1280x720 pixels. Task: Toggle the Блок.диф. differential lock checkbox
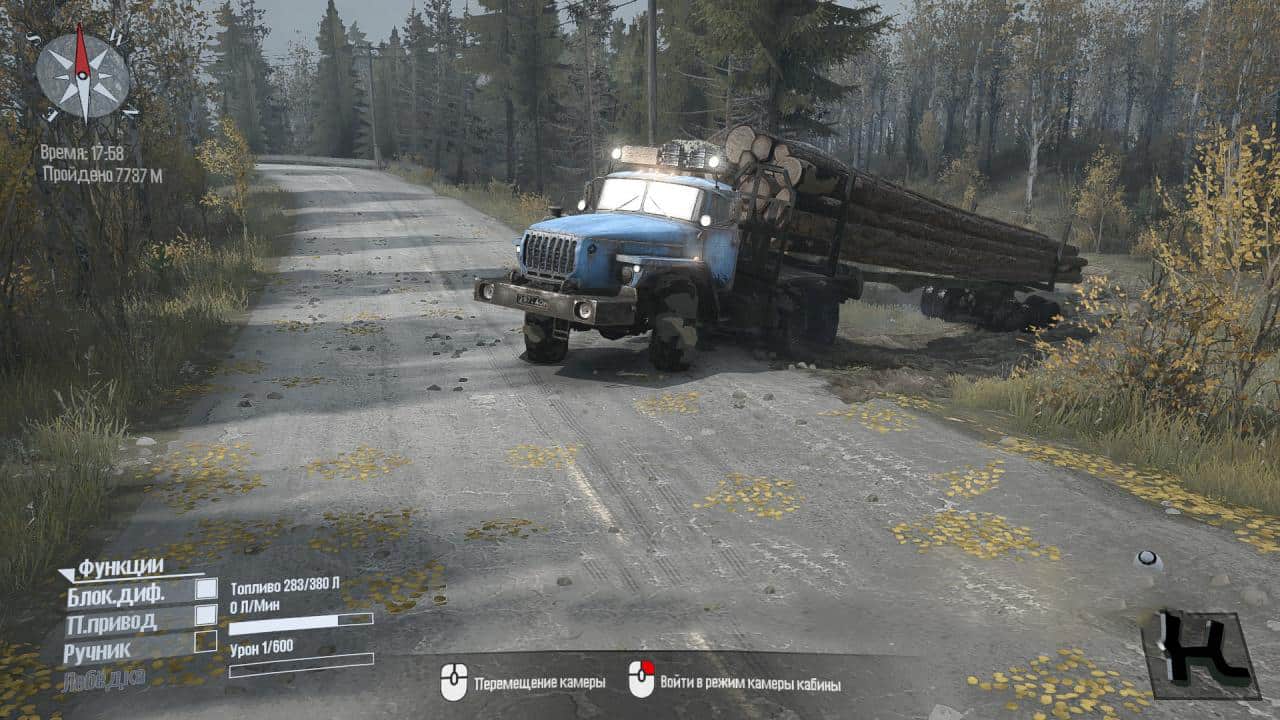[206, 589]
